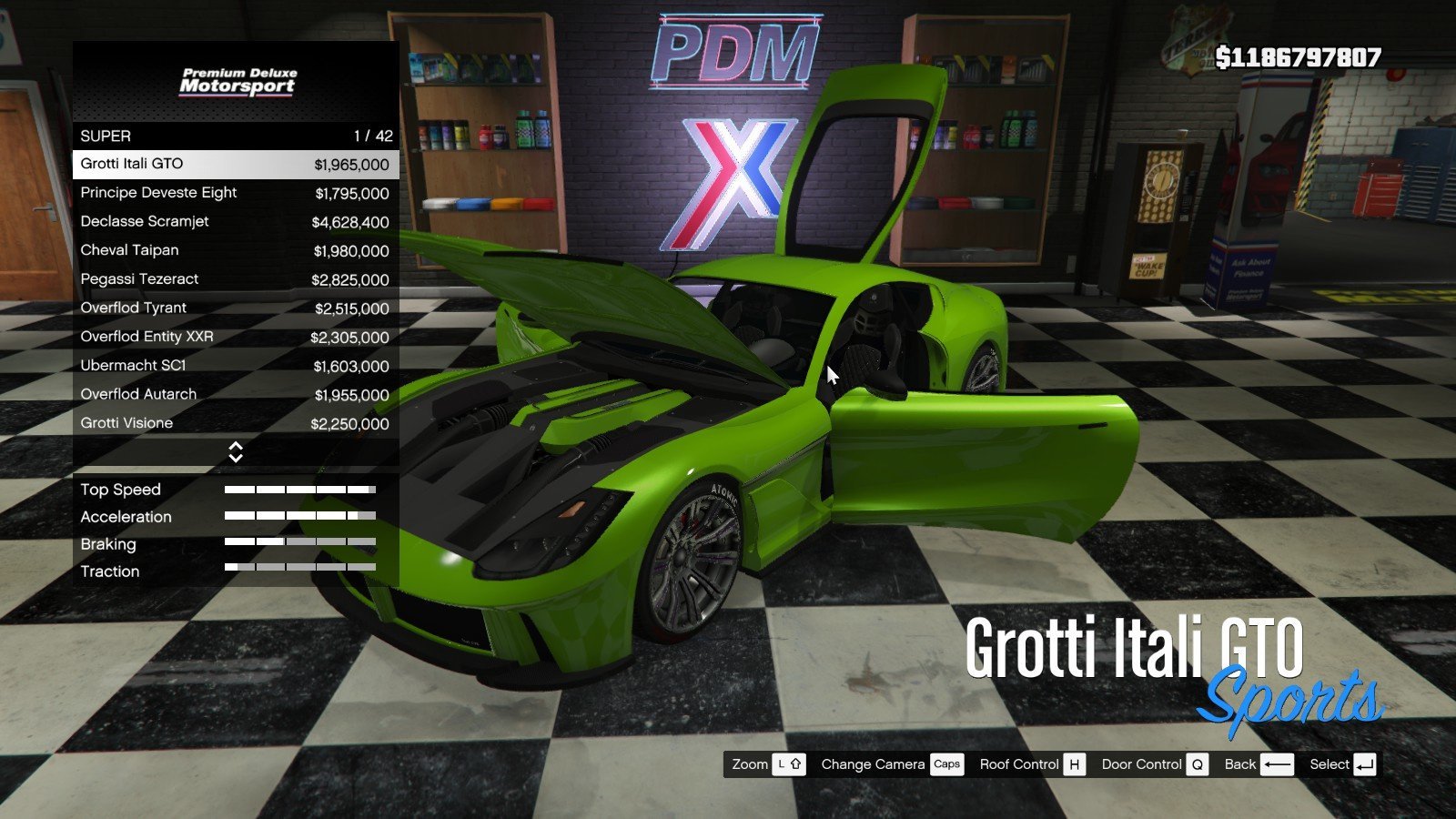1456x819 pixels.
Task: Choose Grotti Visione from the list
Action: 235,423
